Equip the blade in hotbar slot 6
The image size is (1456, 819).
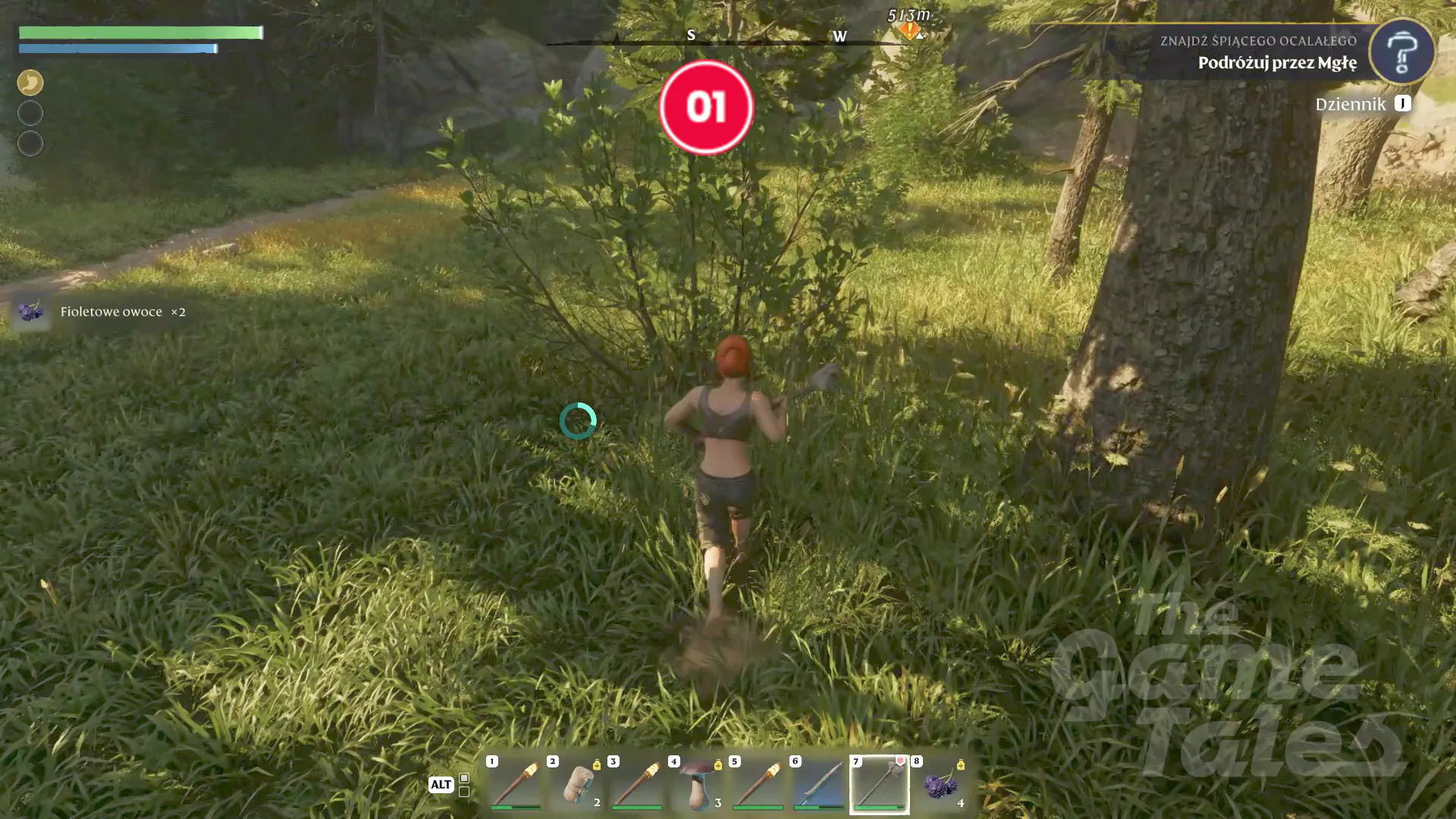819,784
